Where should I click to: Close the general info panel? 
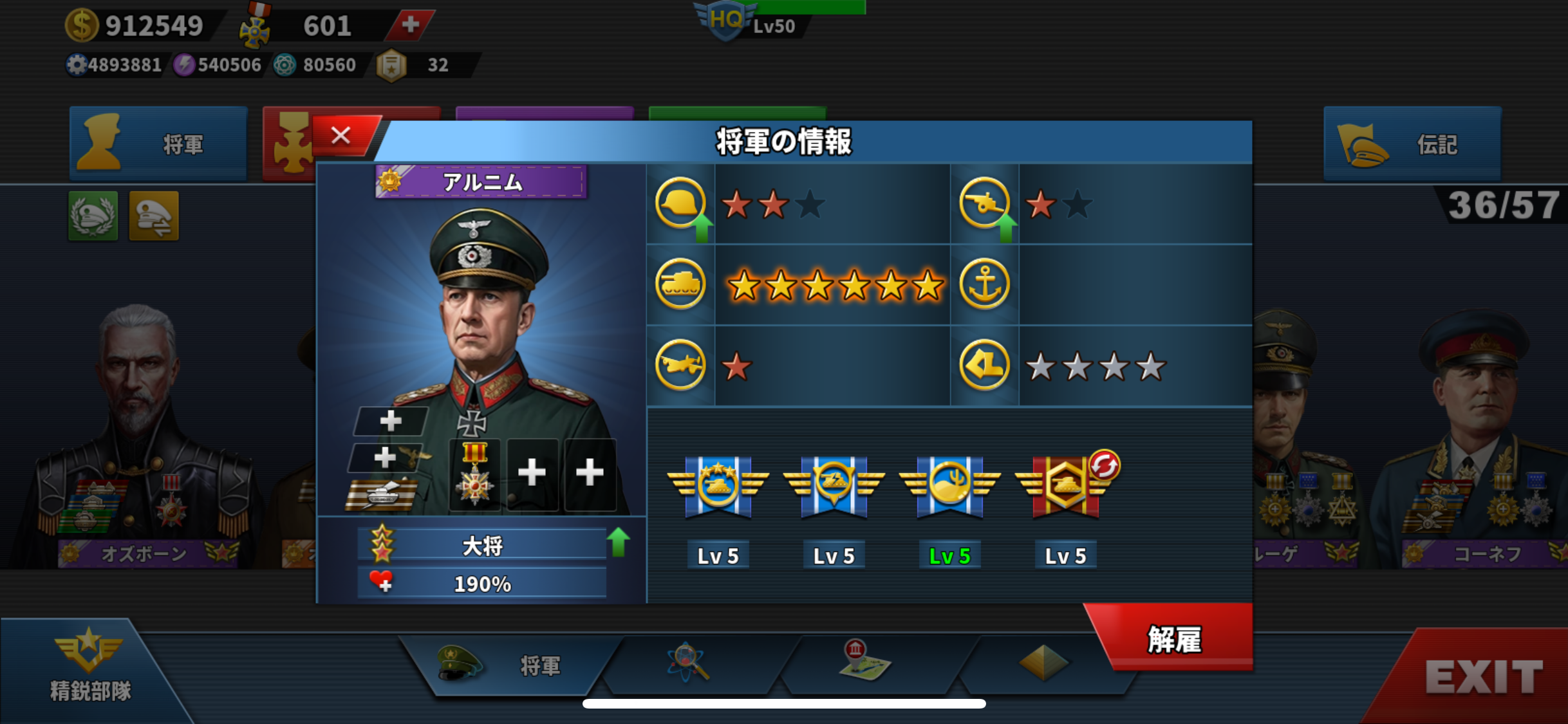pos(341,136)
